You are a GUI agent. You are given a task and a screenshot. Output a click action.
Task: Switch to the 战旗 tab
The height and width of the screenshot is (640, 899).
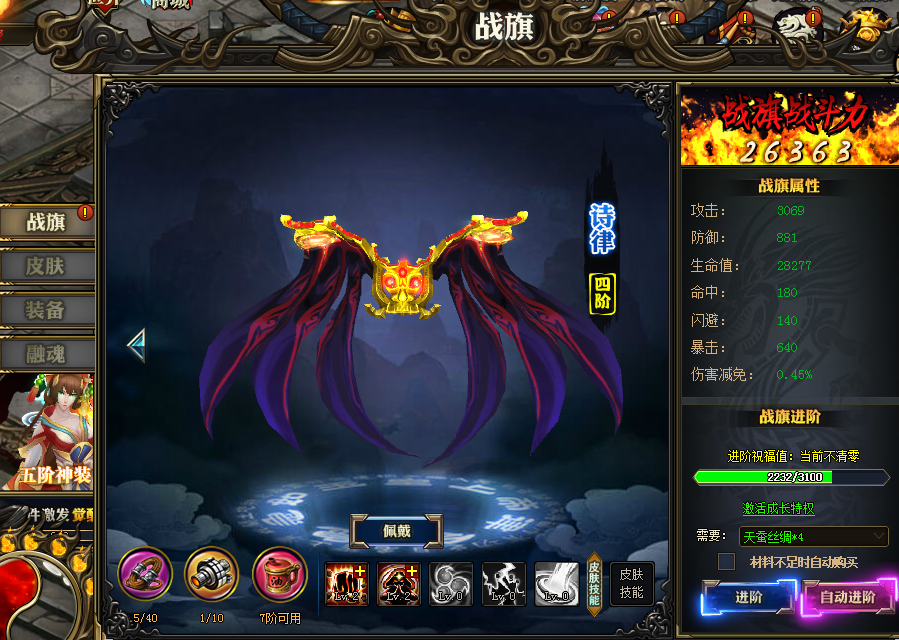click(x=46, y=222)
